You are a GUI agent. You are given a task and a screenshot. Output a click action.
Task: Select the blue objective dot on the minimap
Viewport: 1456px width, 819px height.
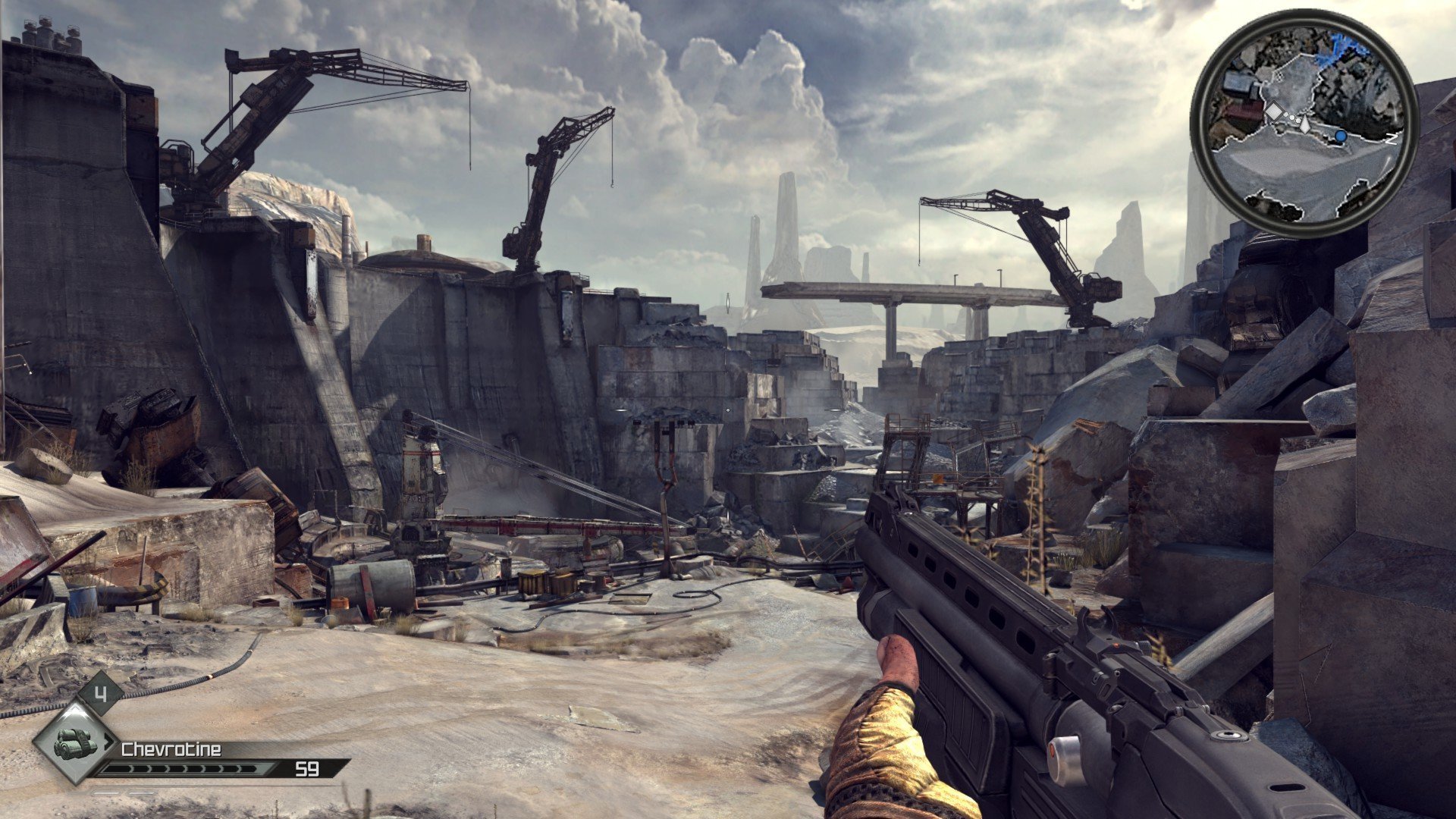1340,136
